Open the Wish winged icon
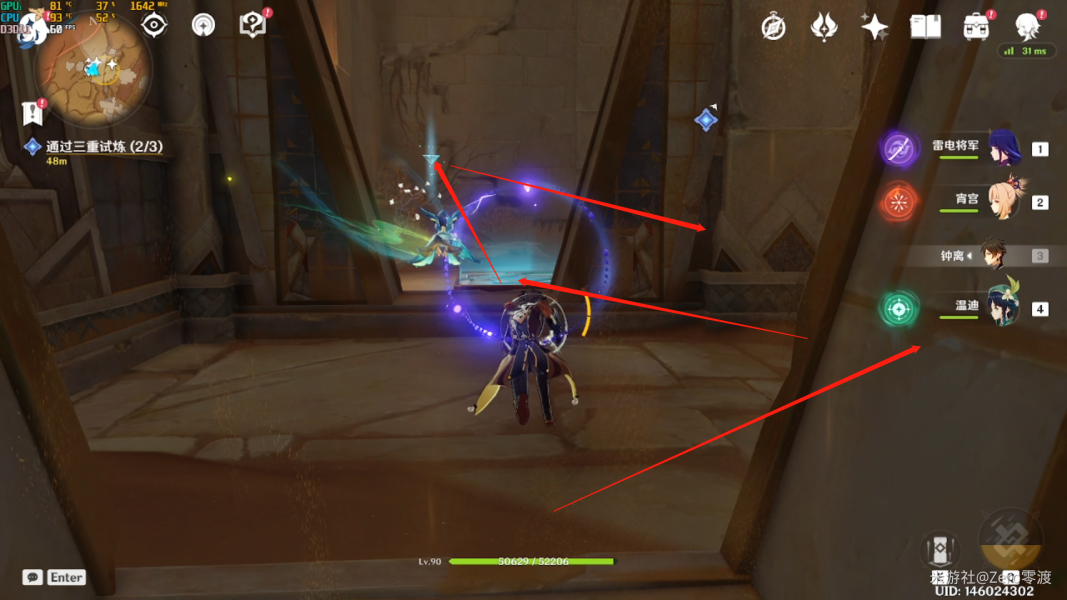1067x600 pixels. point(824,27)
